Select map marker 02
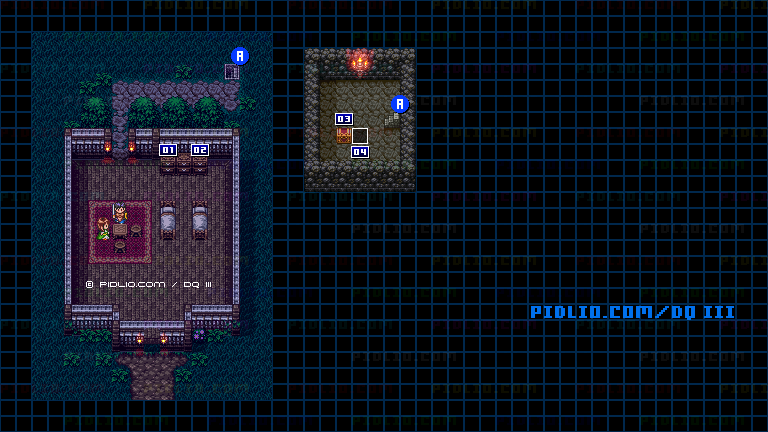This screenshot has height=432, width=768. (200, 150)
